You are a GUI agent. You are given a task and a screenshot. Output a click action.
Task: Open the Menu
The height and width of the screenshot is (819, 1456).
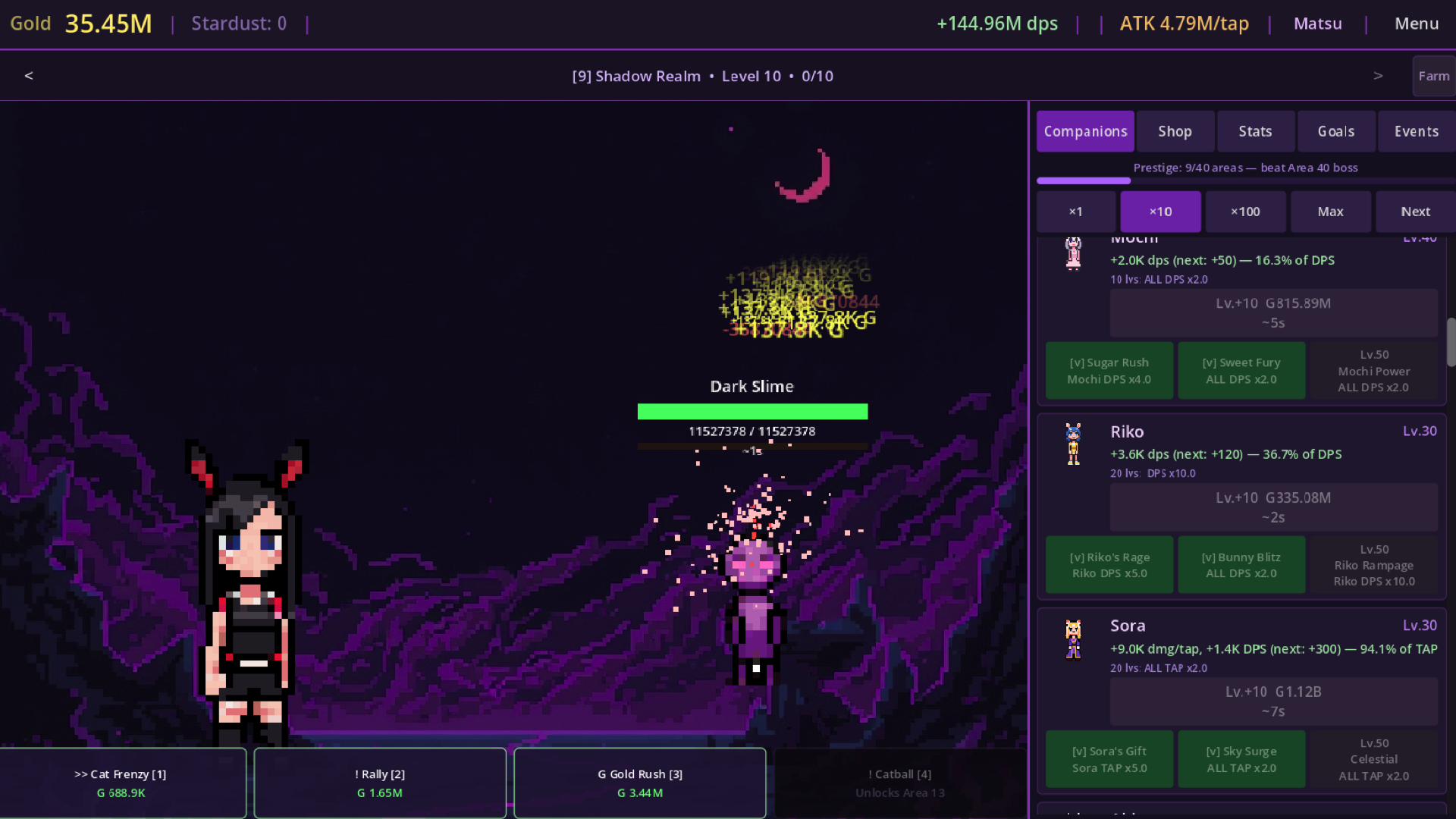point(1415,24)
